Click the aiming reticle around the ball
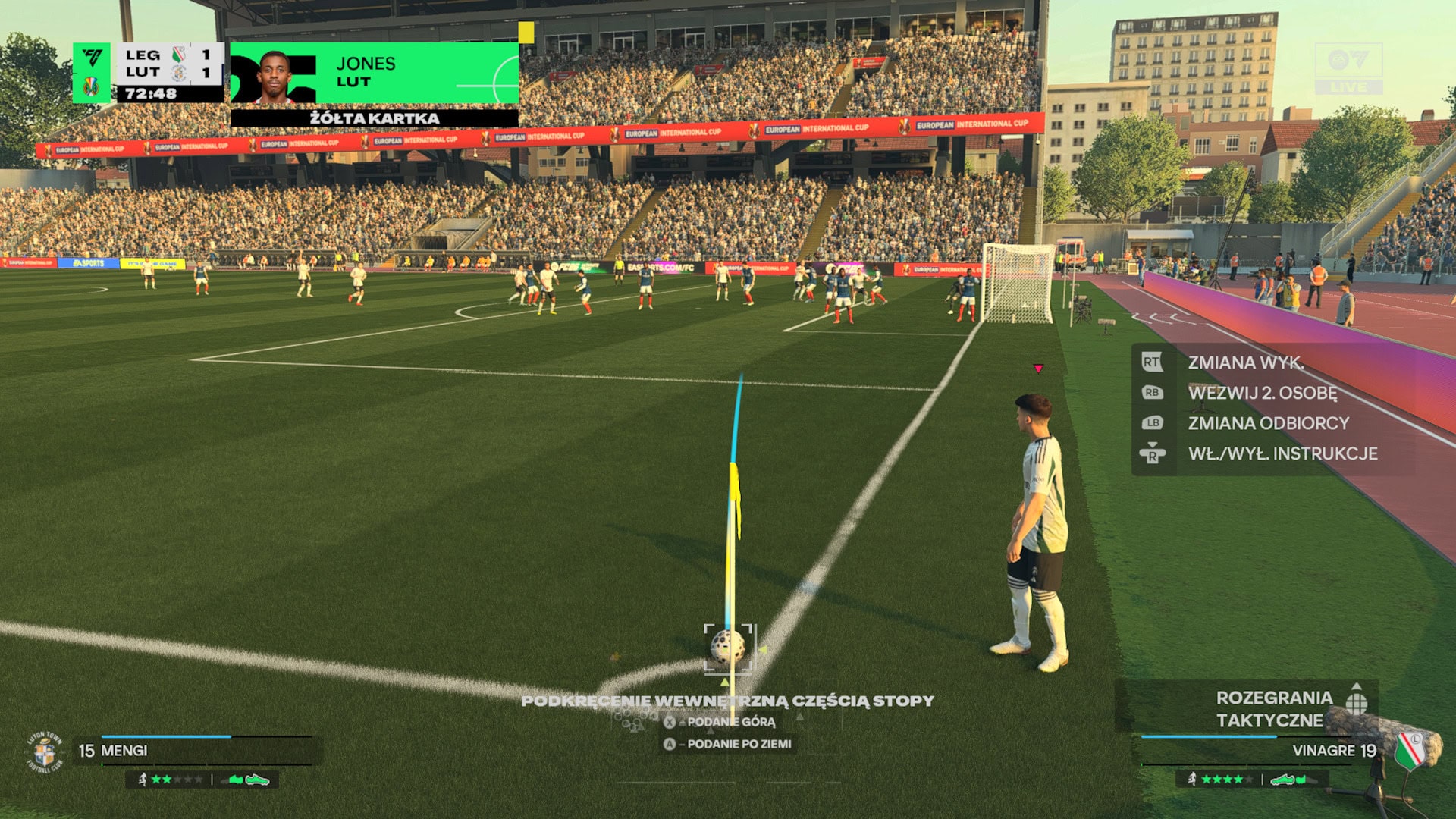 [728, 648]
